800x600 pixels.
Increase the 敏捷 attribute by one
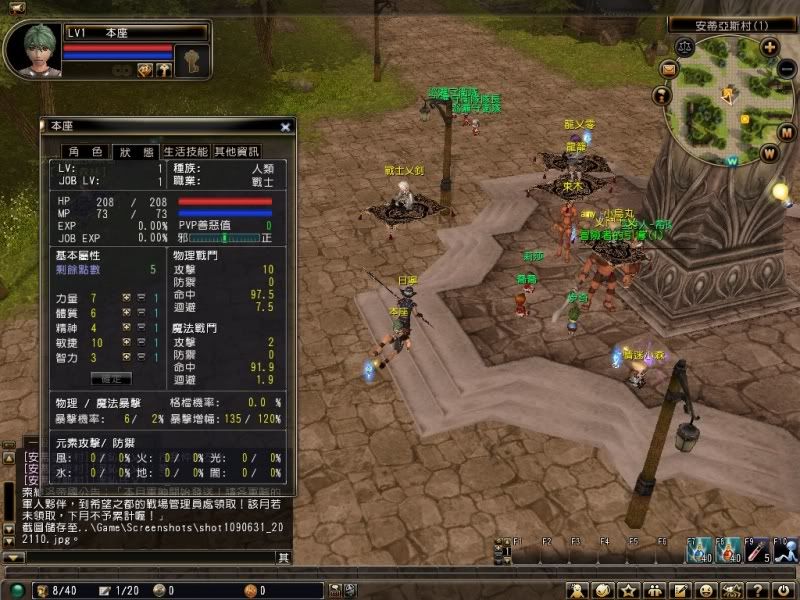pos(127,343)
